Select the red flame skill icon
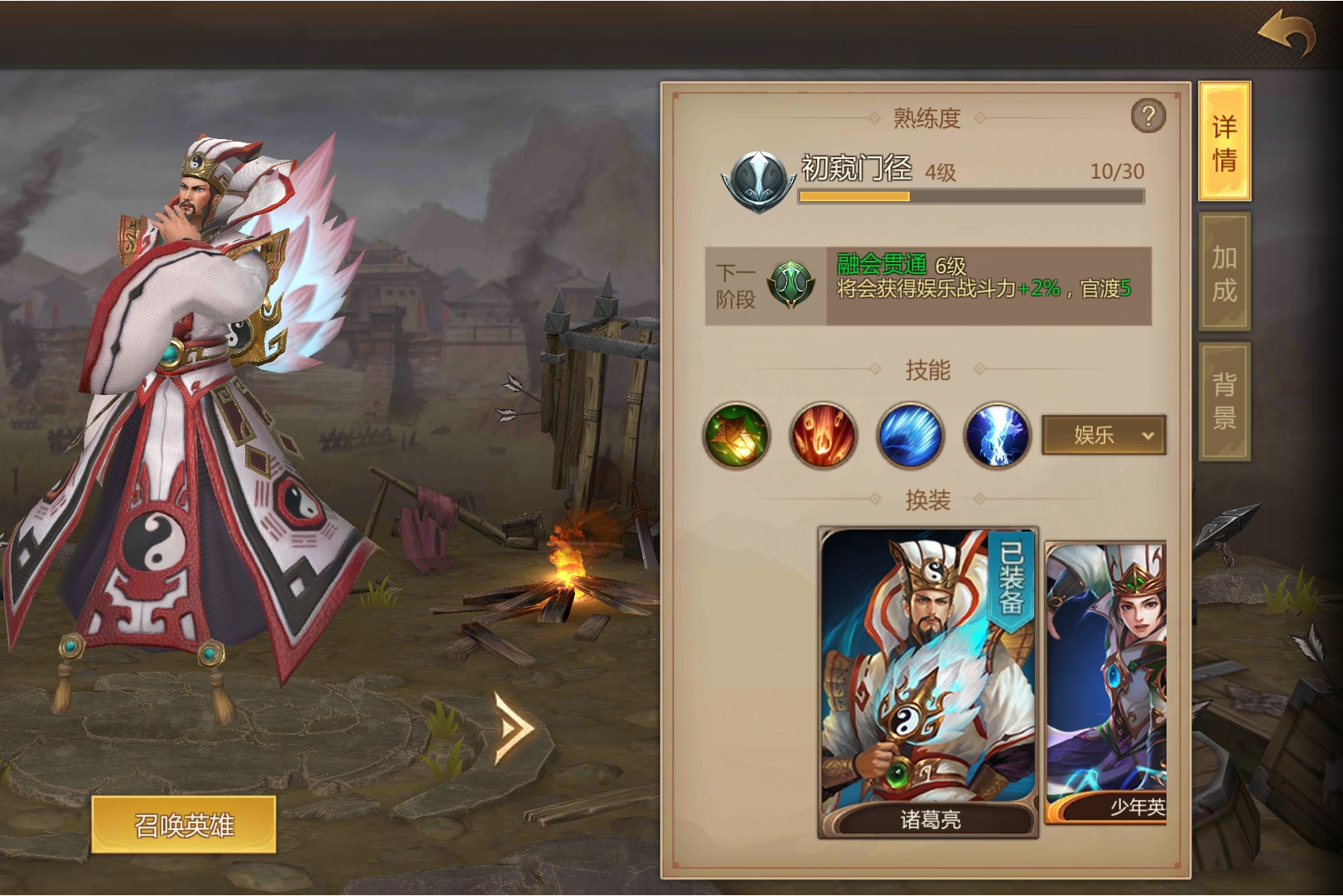The height and width of the screenshot is (896, 1343). coord(824,435)
